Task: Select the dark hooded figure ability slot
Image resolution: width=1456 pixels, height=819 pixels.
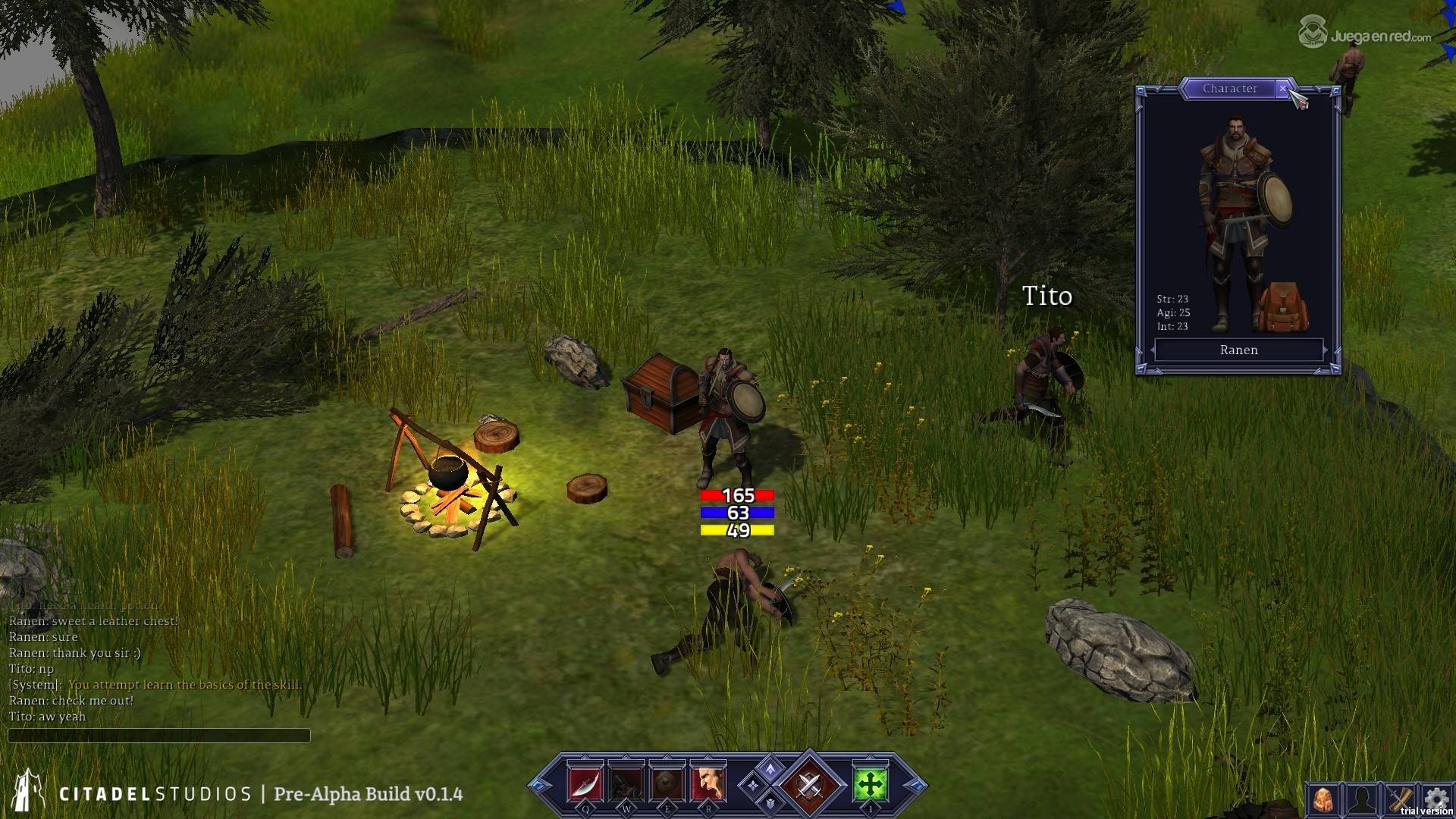Action: (x=626, y=784)
